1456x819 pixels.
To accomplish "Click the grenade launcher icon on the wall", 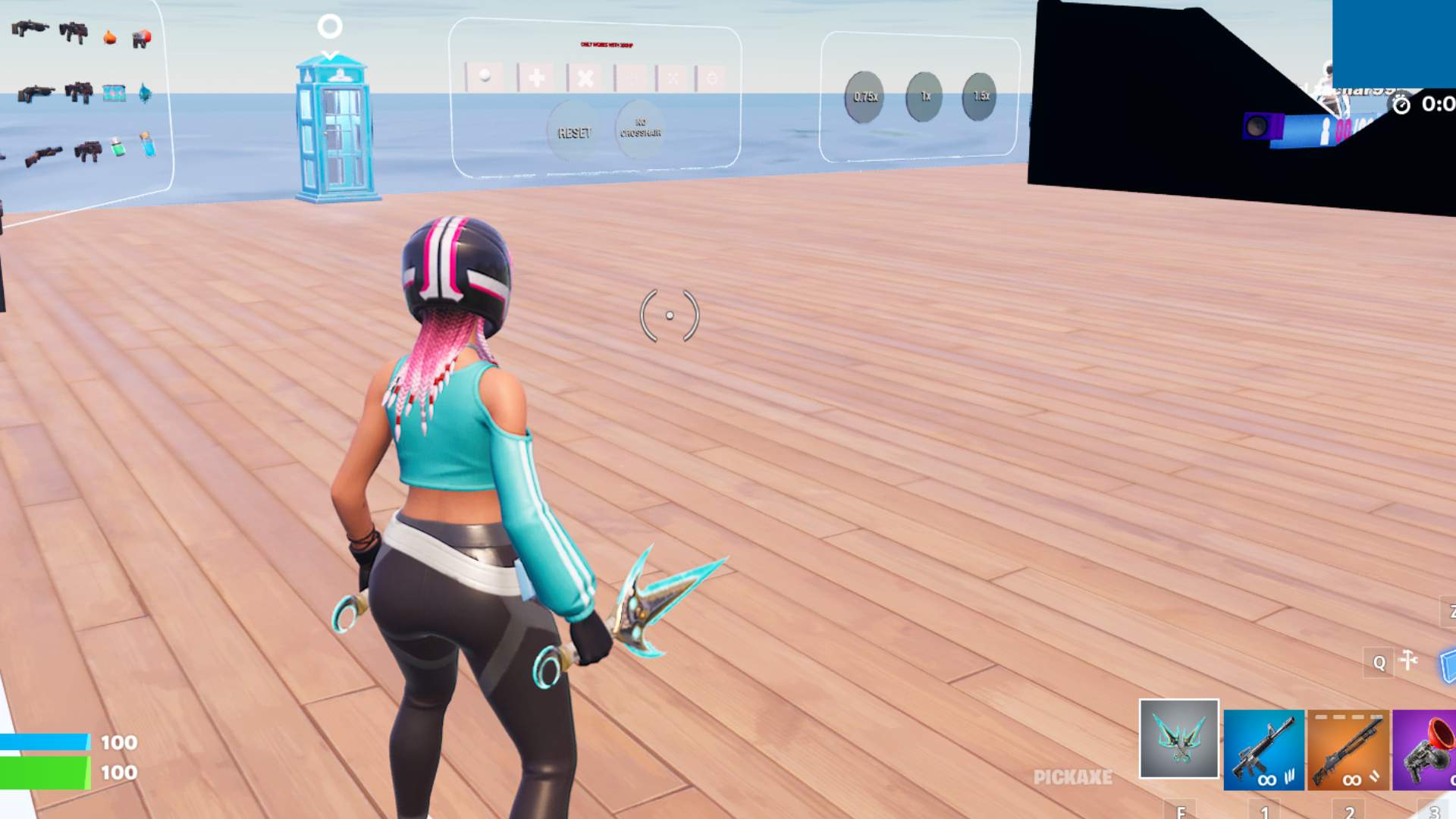I will (x=141, y=38).
